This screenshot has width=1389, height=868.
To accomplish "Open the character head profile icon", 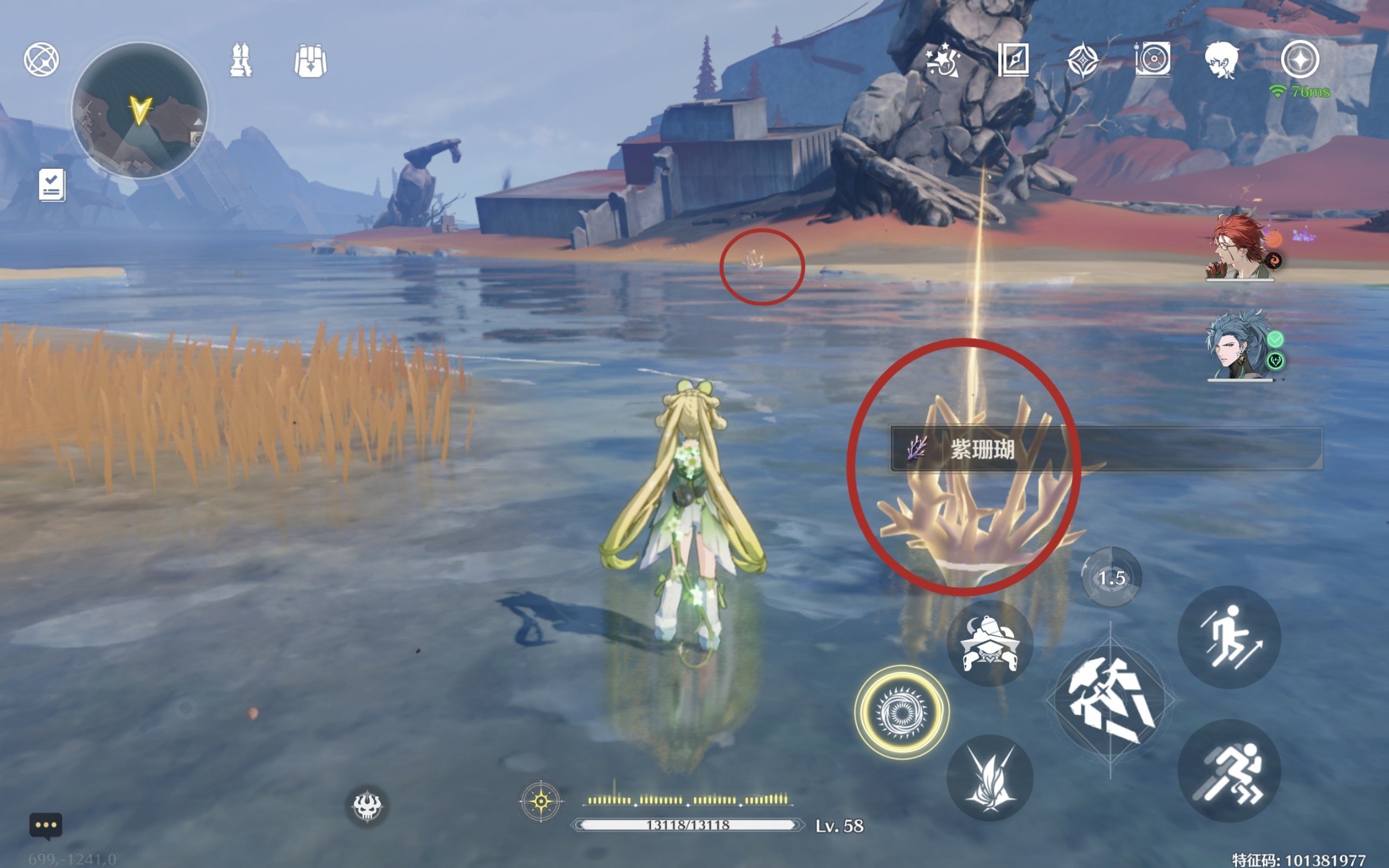I will [1221, 60].
